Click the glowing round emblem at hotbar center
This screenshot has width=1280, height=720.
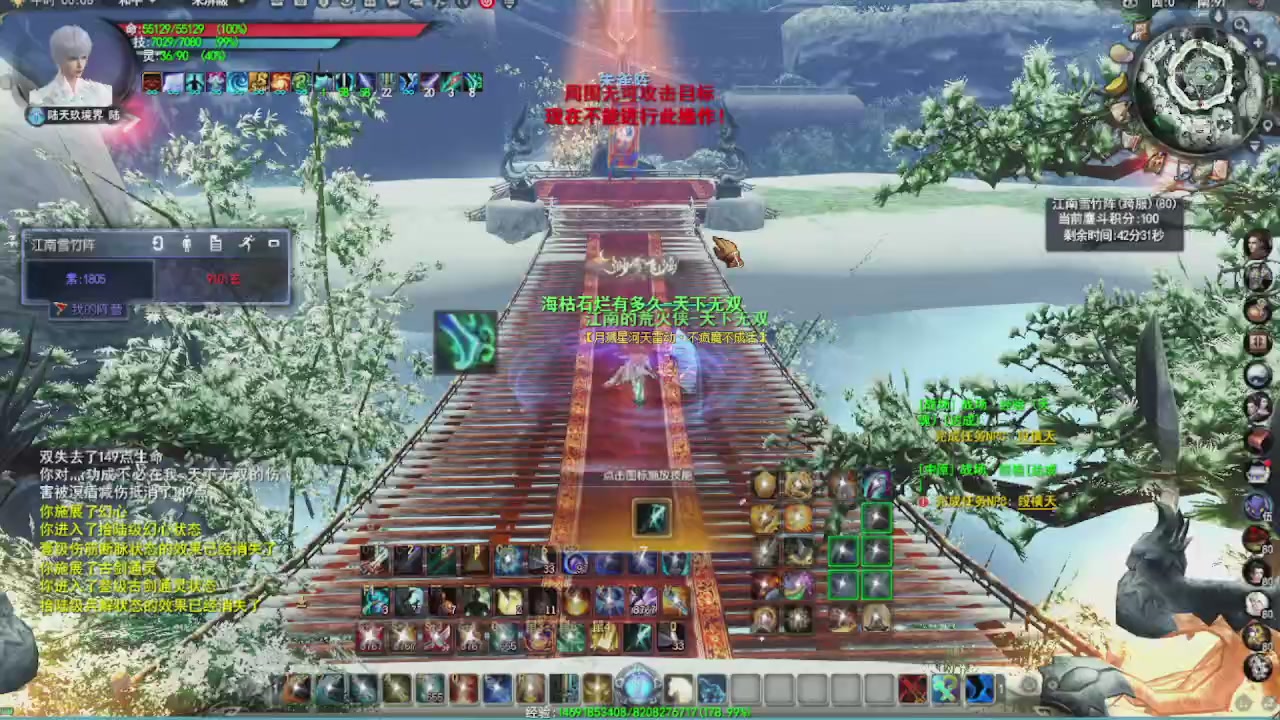640,687
